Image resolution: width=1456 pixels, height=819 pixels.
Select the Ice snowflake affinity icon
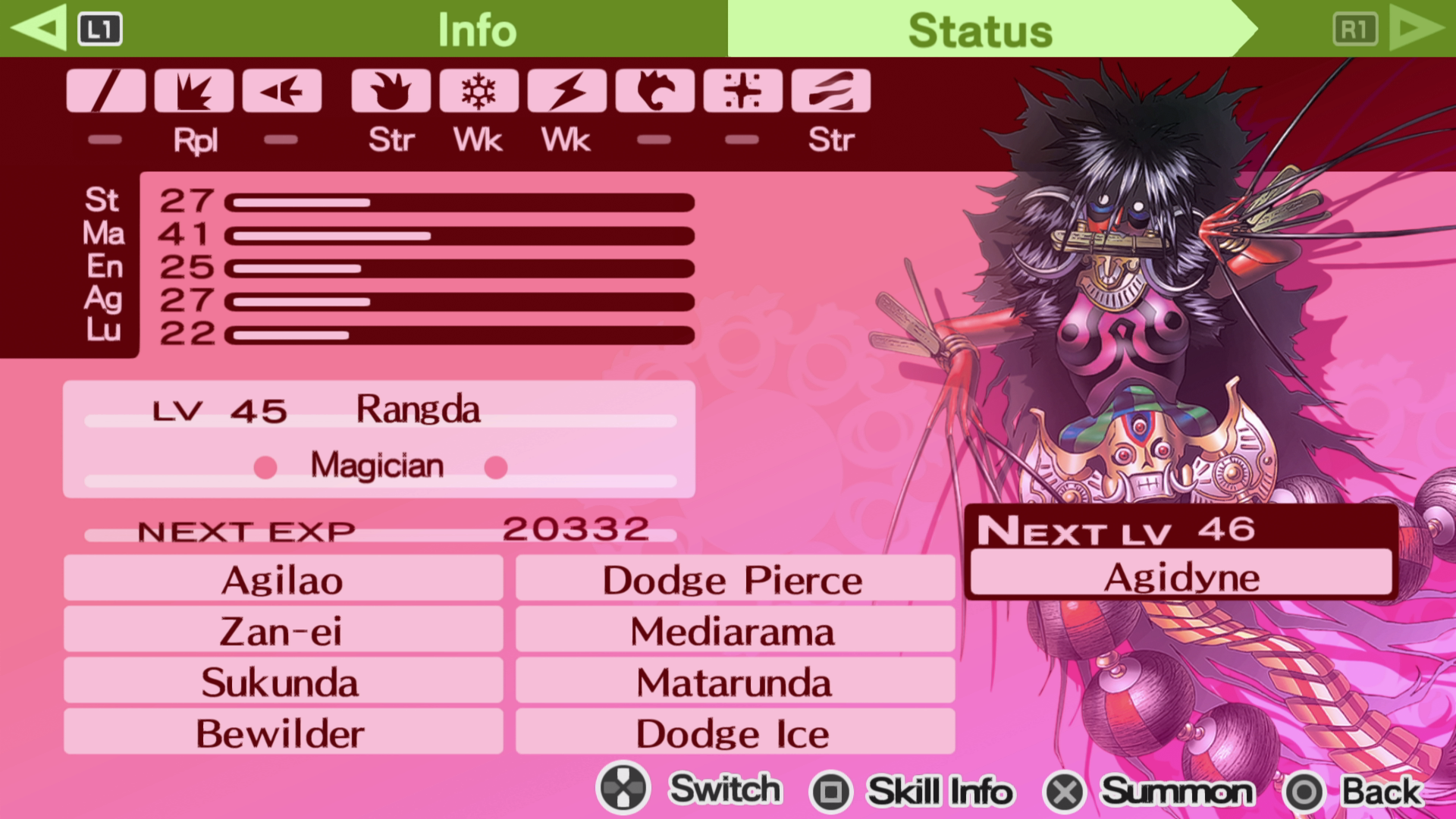(x=478, y=91)
